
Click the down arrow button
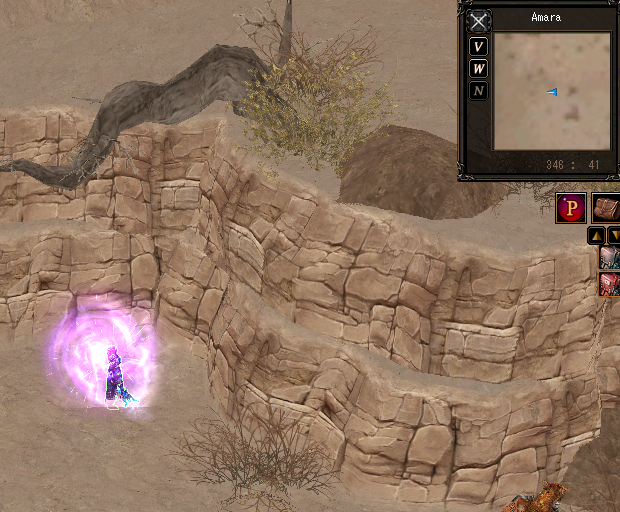point(614,235)
